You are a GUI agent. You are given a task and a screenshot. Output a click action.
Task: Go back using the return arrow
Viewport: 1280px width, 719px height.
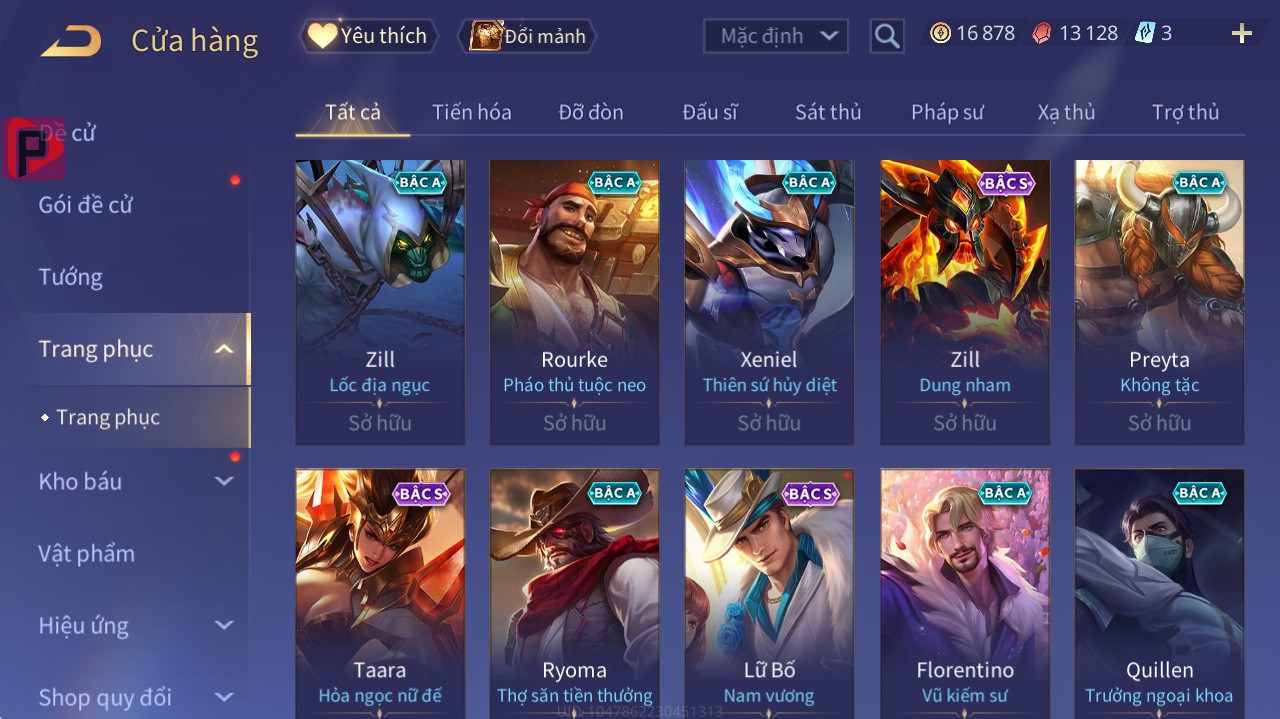point(71,41)
